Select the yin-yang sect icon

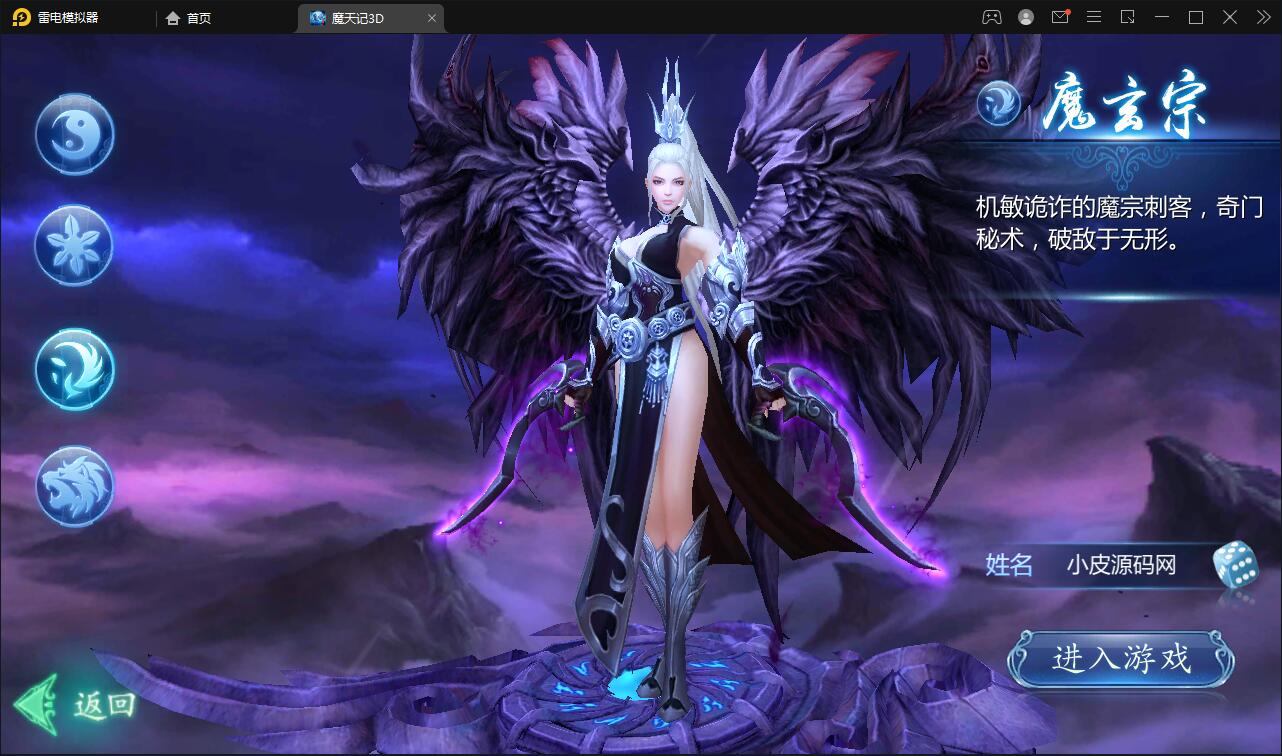pyautogui.click(x=74, y=134)
